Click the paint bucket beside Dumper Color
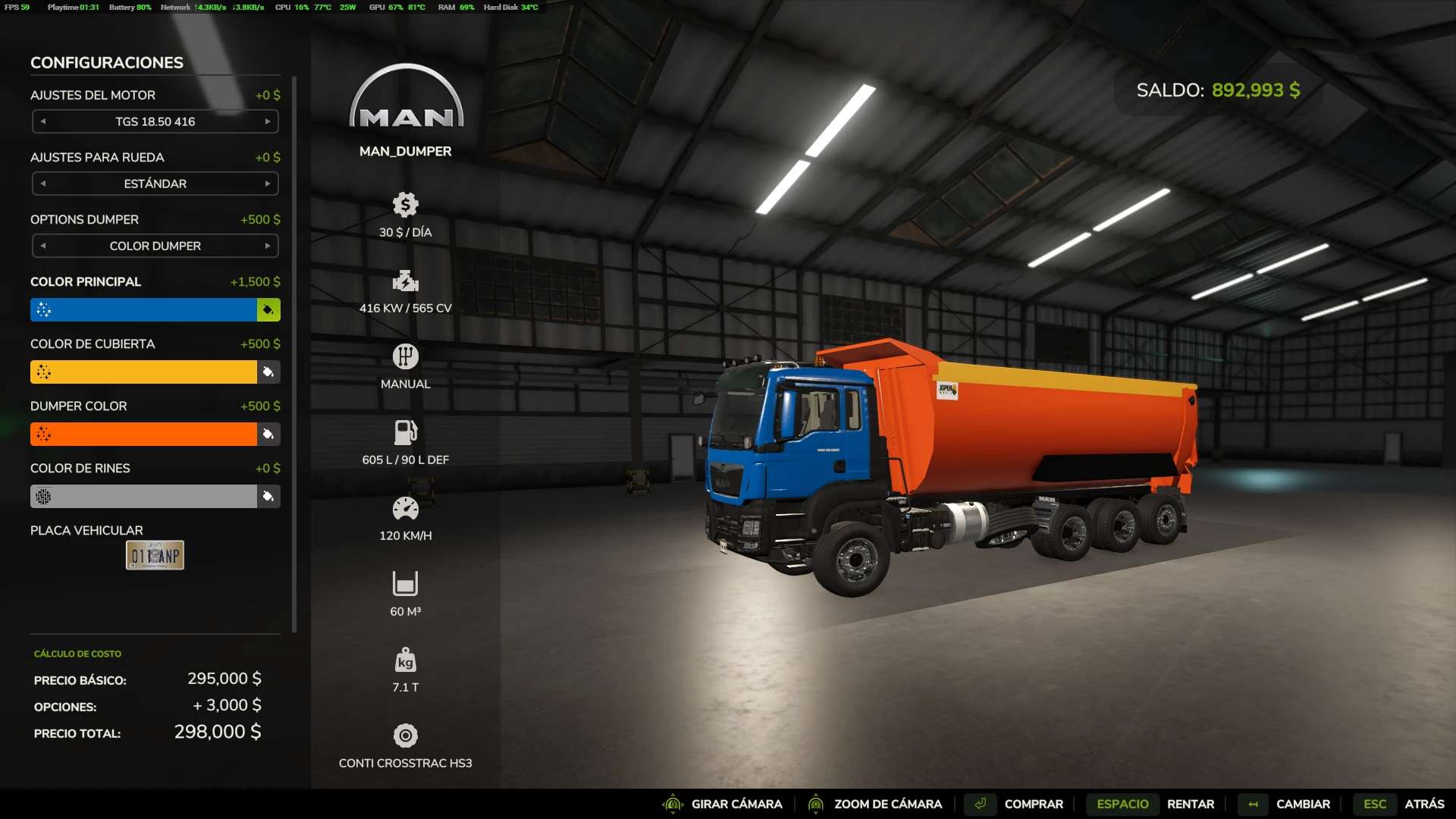1456x819 pixels. (x=268, y=434)
